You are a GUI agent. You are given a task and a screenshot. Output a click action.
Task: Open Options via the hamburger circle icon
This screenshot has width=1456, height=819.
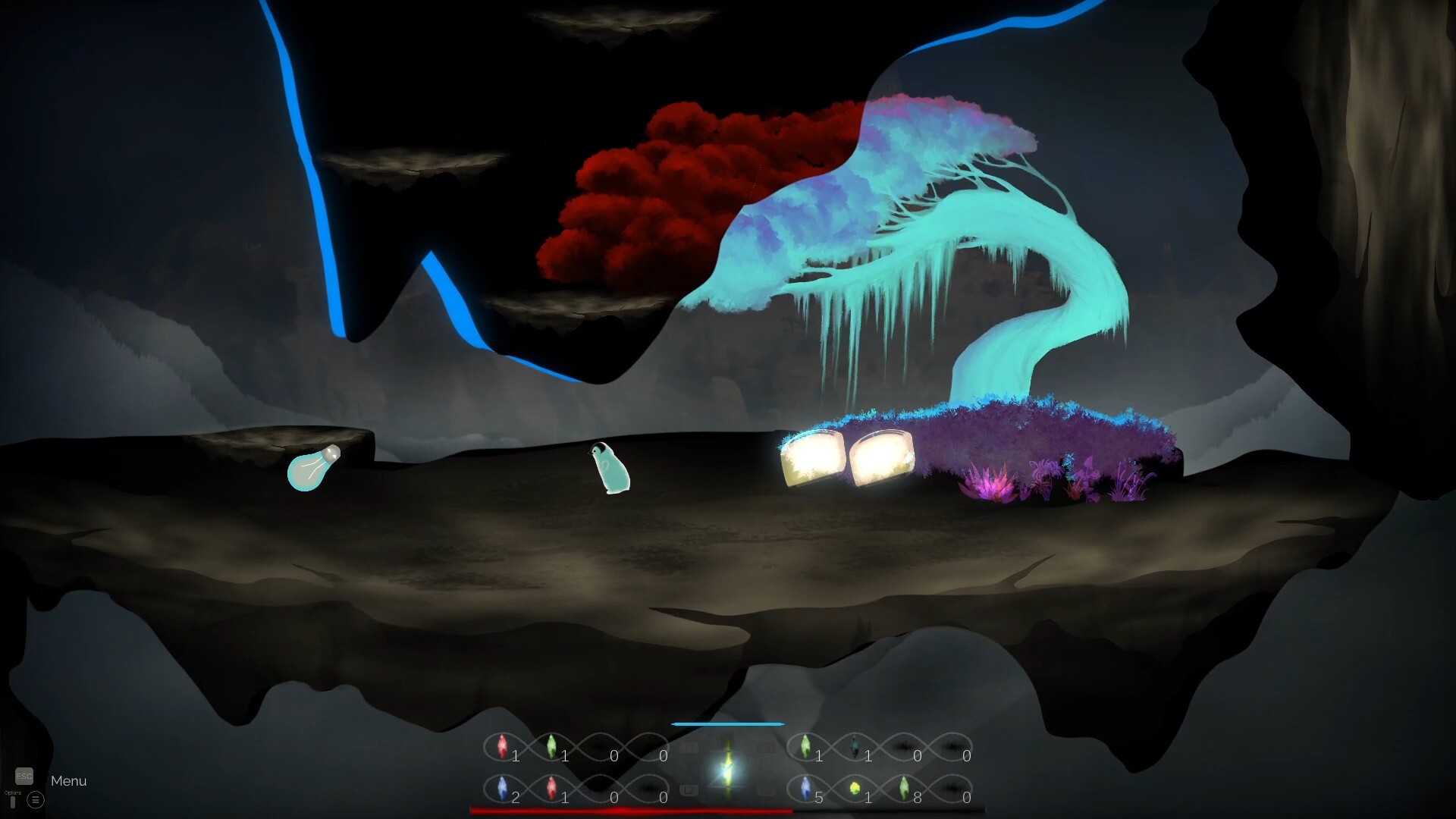[35, 800]
